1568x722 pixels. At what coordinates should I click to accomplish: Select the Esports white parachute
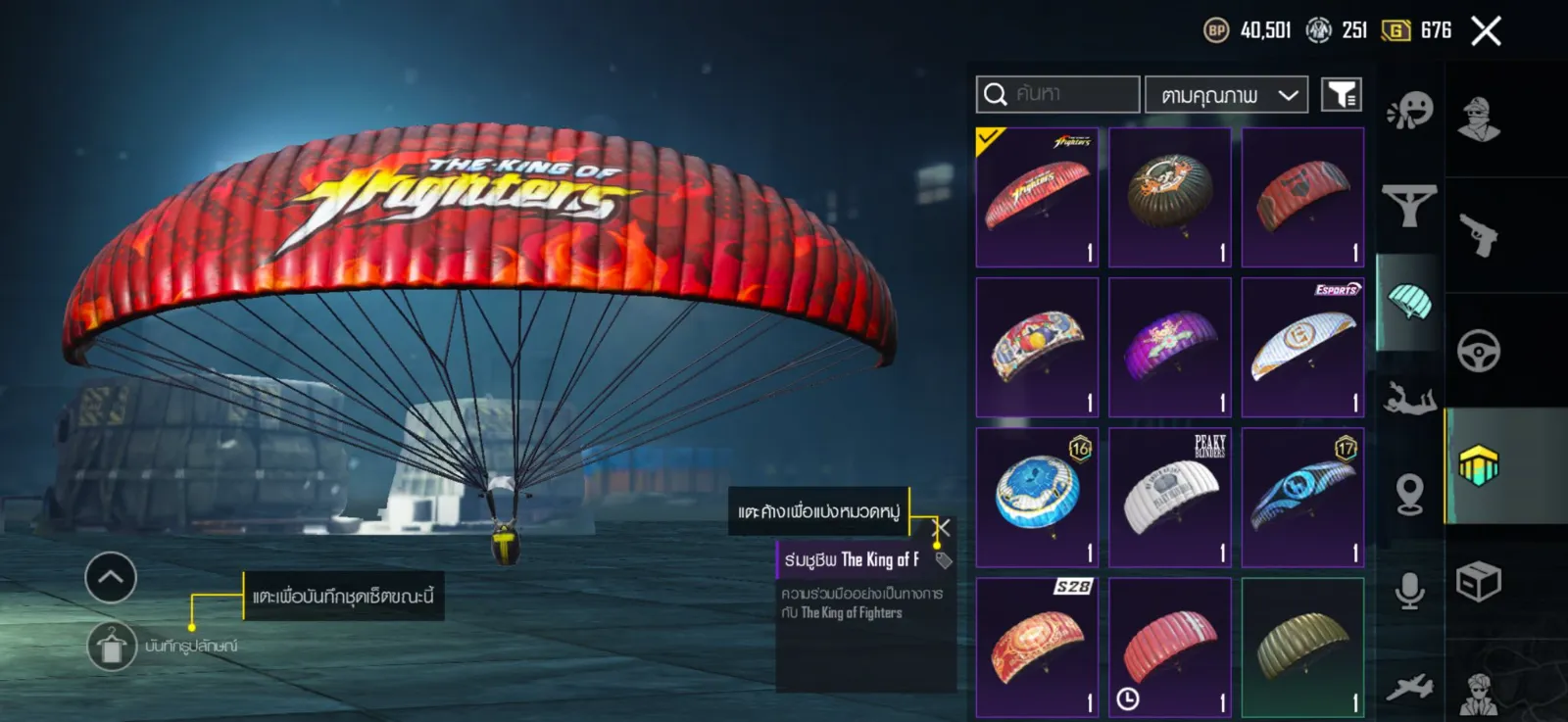point(1302,348)
